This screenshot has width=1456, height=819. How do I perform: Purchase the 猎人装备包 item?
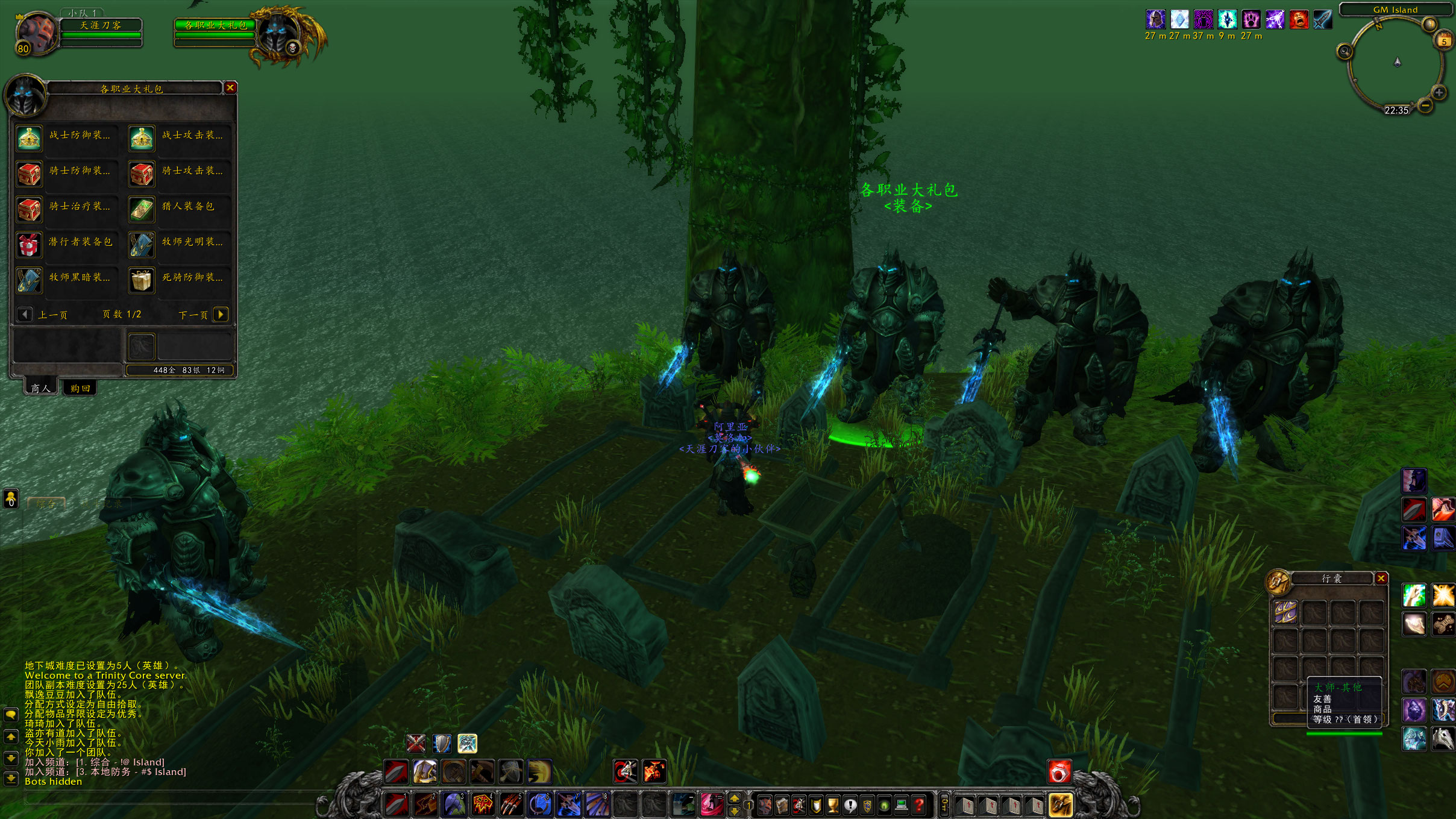click(x=142, y=210)
